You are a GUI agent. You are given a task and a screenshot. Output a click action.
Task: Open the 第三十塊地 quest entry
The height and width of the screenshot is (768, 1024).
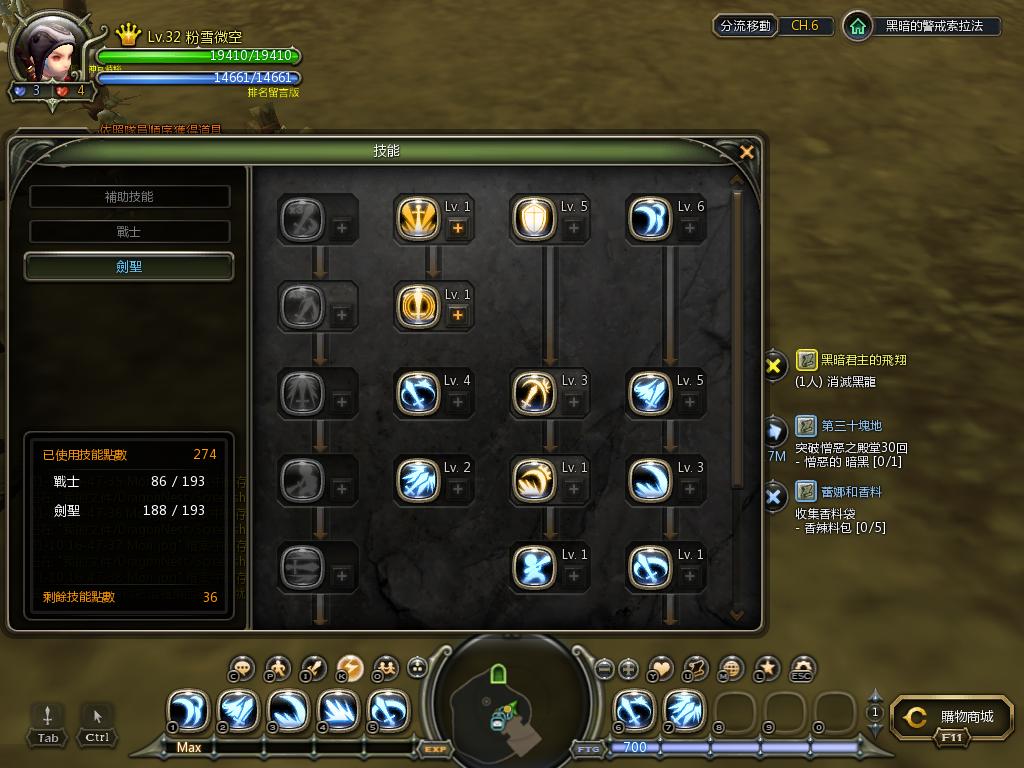coord(851,426)
